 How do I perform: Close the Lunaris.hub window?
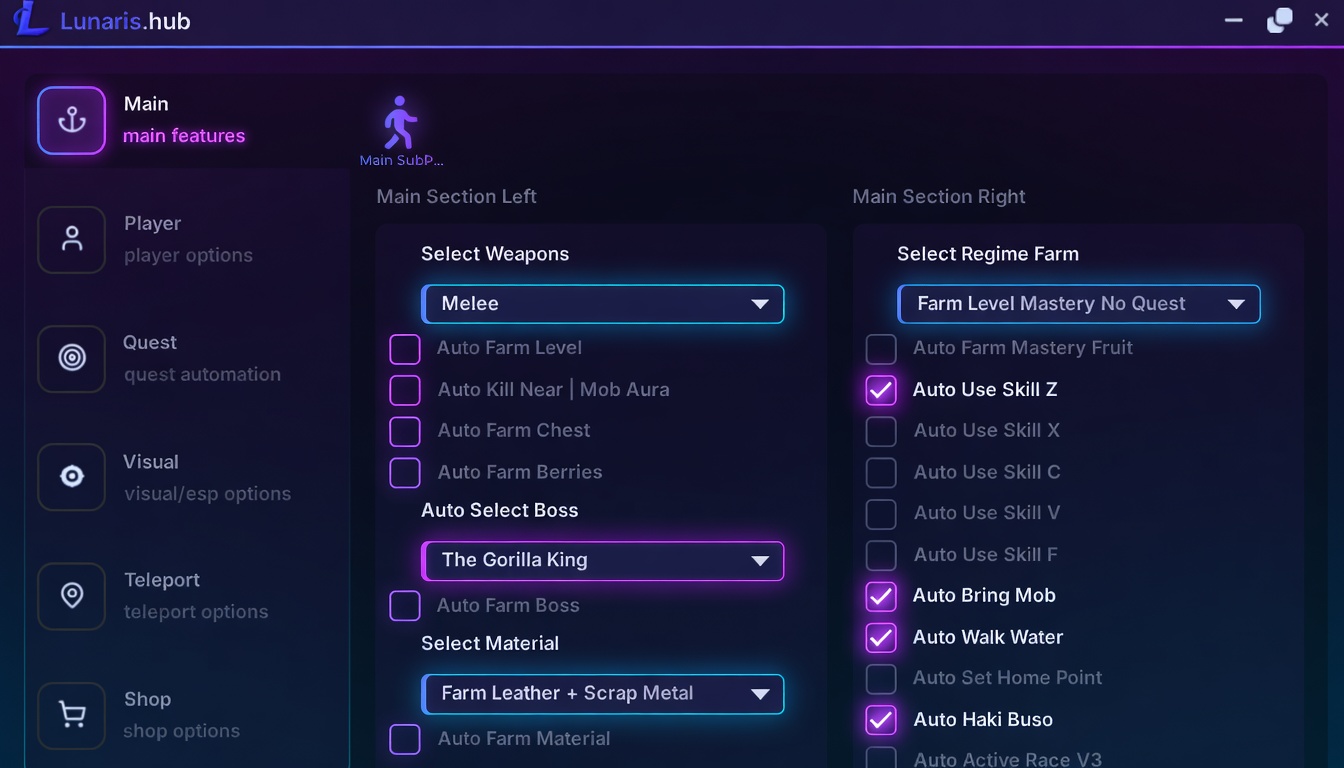[x=1321, y=20]
